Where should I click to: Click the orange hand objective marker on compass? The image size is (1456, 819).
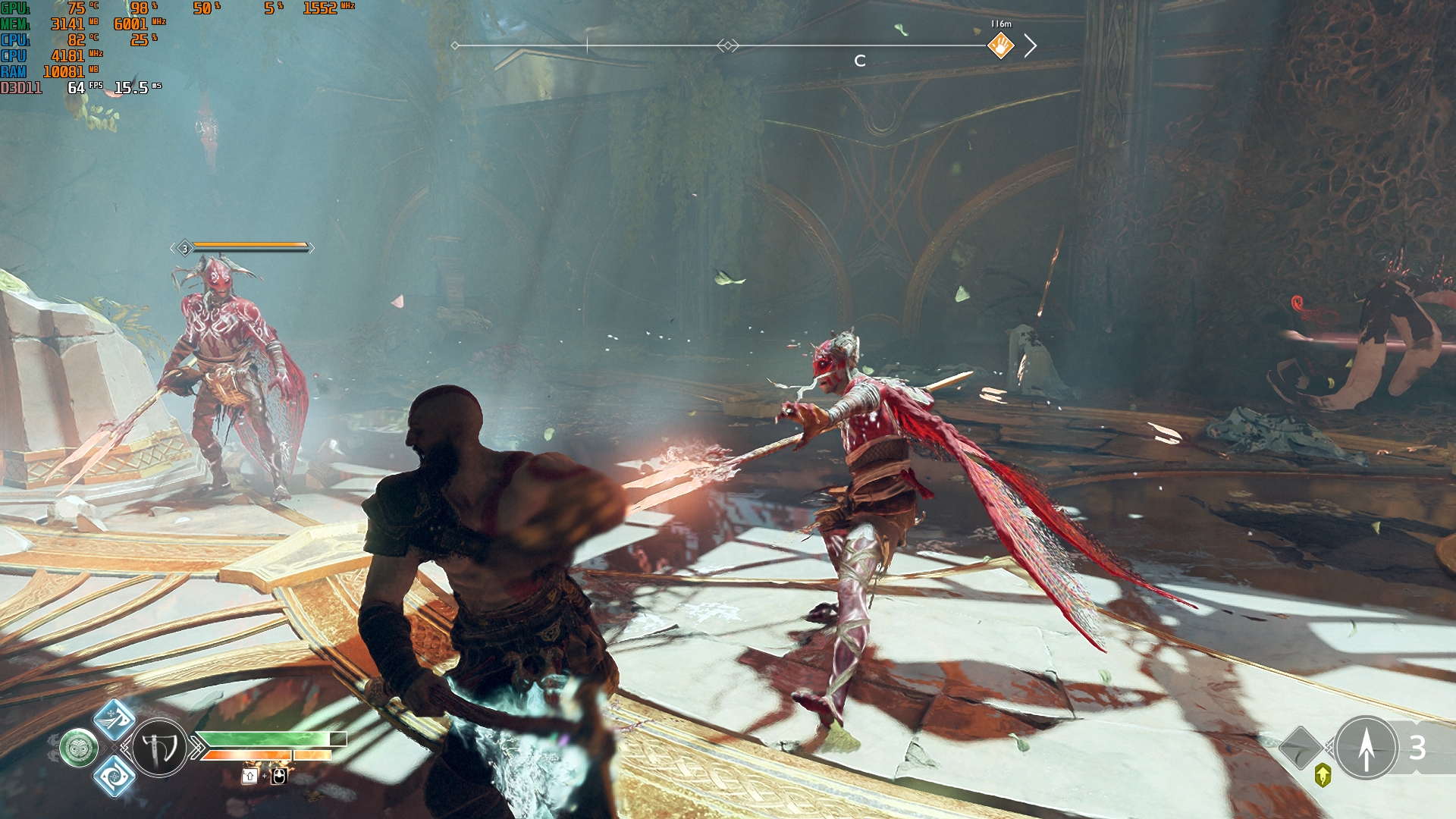pos(1000,46)
